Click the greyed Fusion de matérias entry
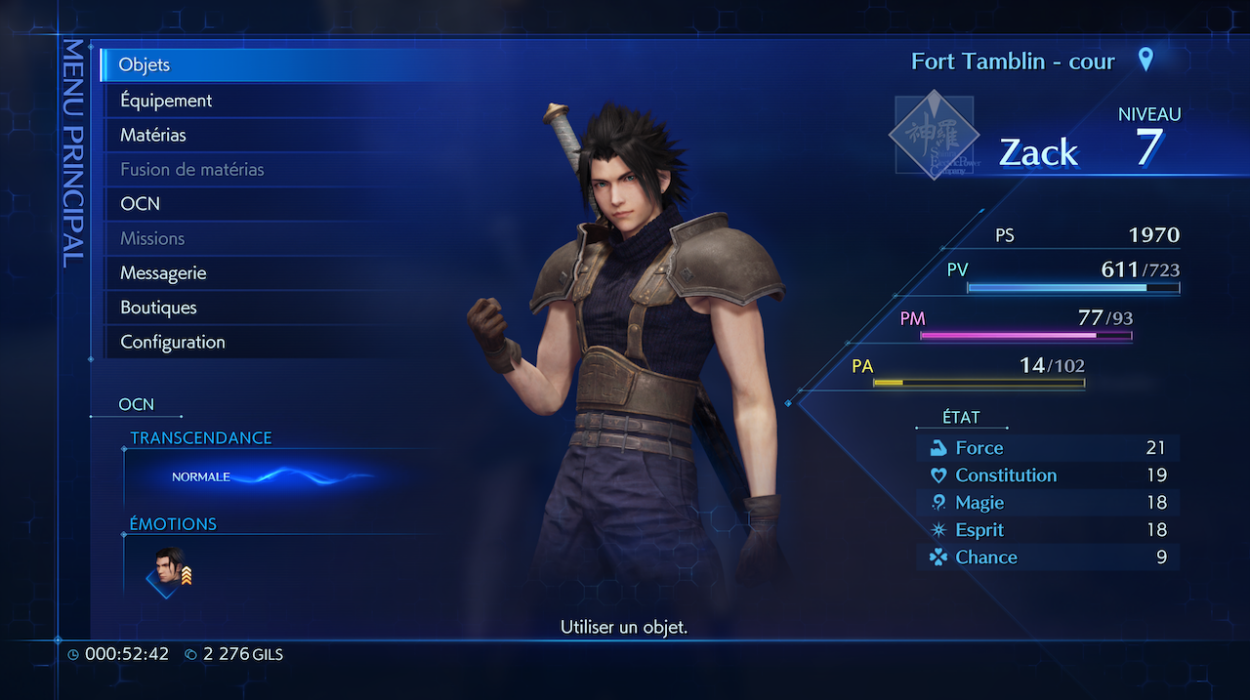This screenshot has height=700, width=1250. (192, 169)
